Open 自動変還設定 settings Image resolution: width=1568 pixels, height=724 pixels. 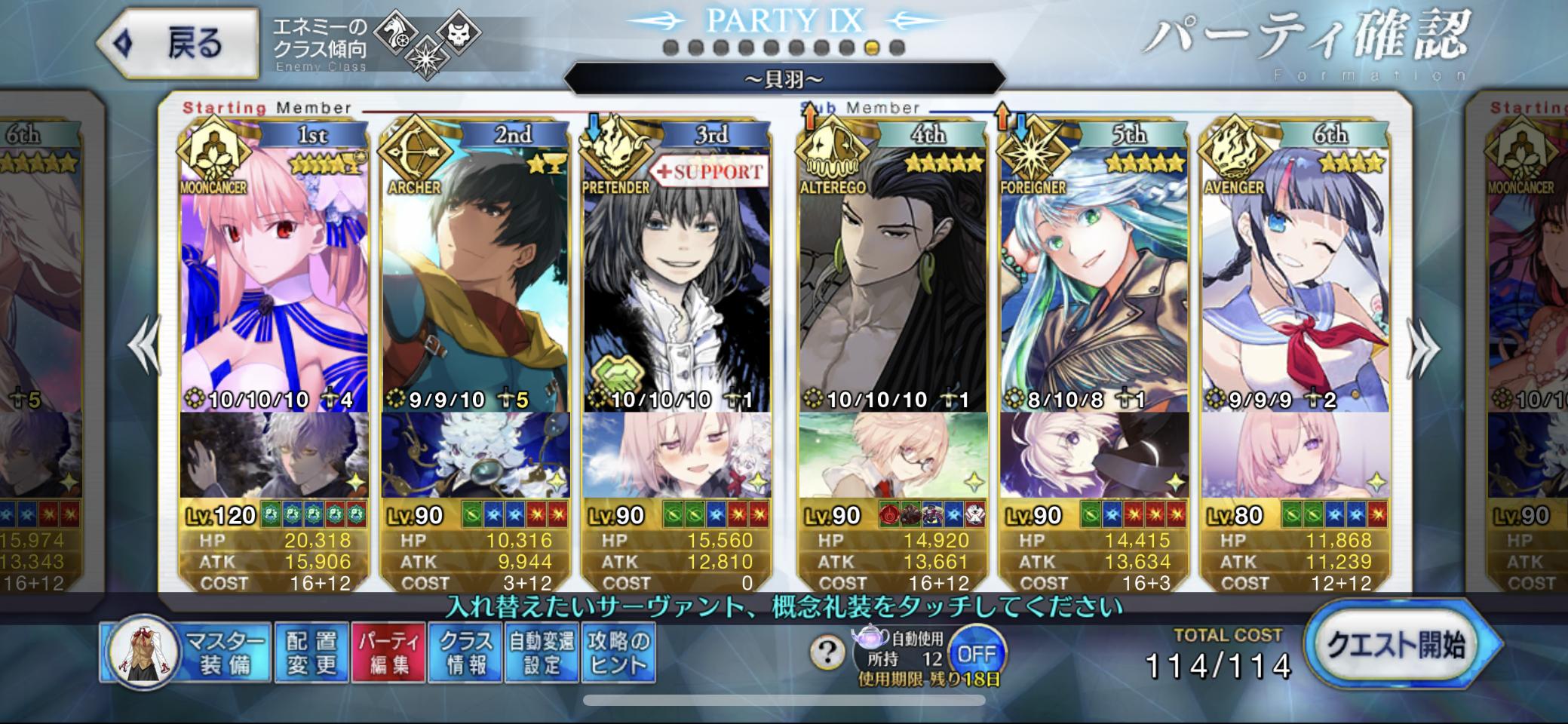[x=542, y=653]
